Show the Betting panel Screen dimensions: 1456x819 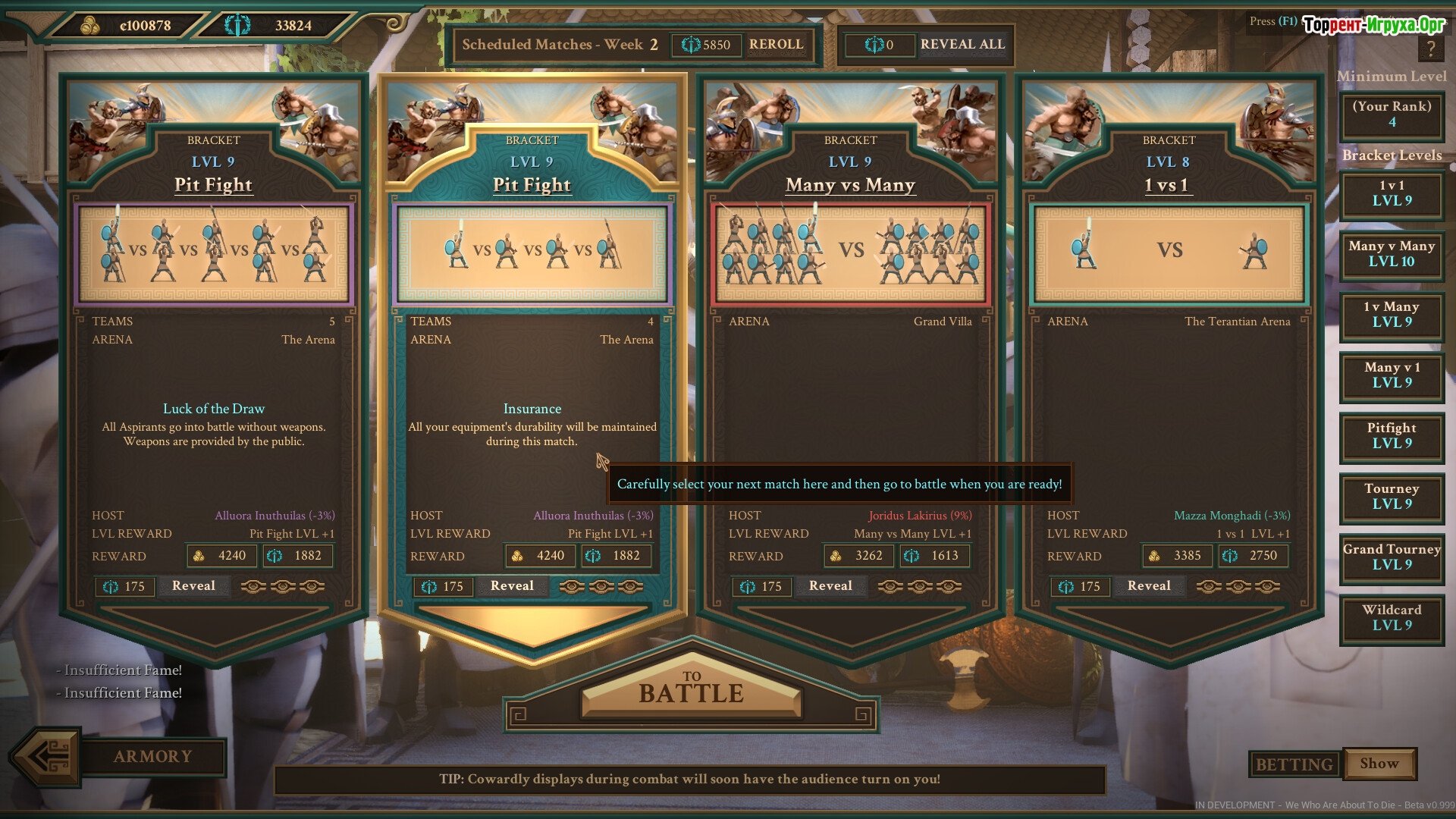click(1379, 764)
